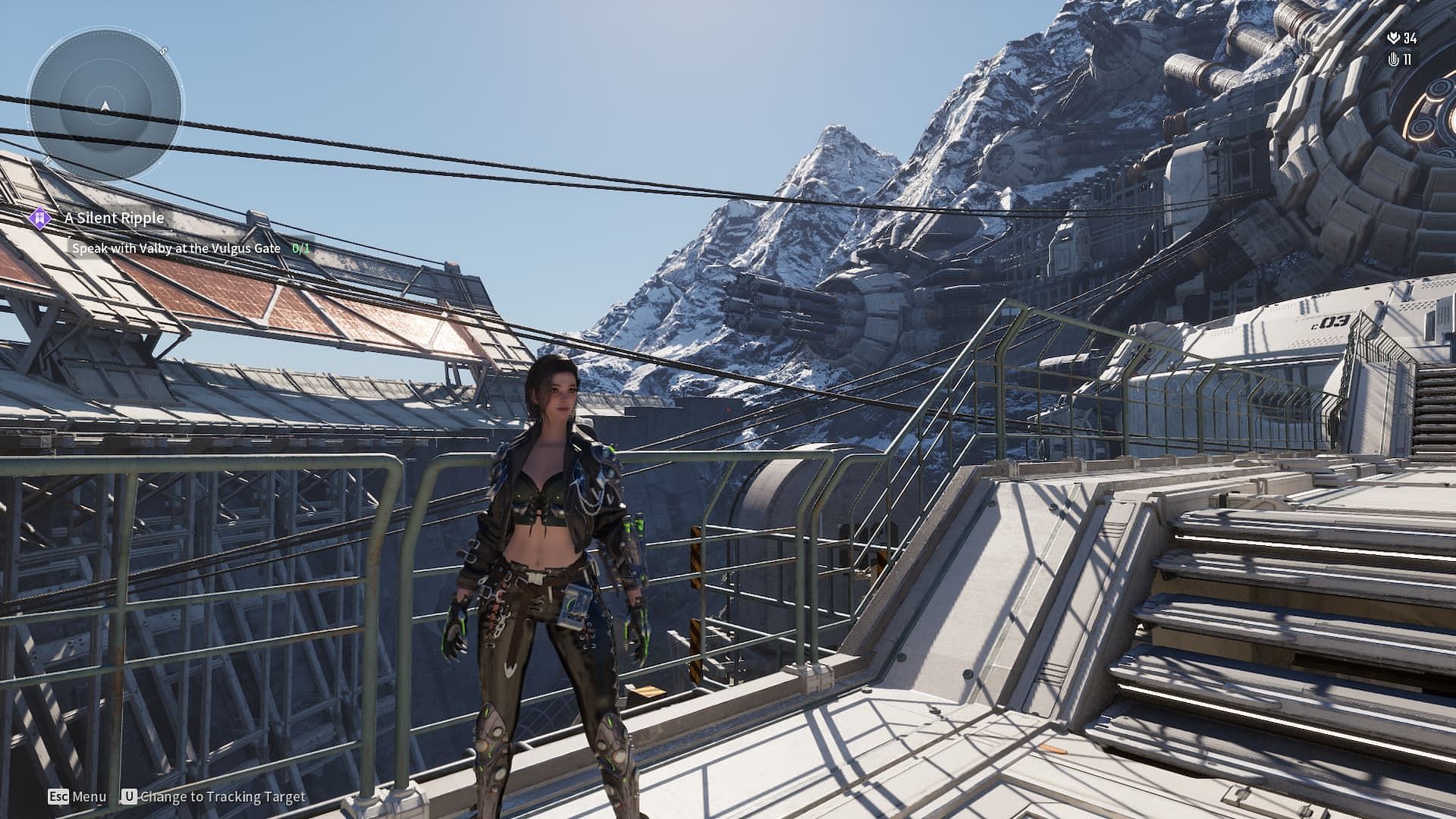Click the purple quest marker icon
This screenshot has width=1456, height=819.
click(39, 218)
